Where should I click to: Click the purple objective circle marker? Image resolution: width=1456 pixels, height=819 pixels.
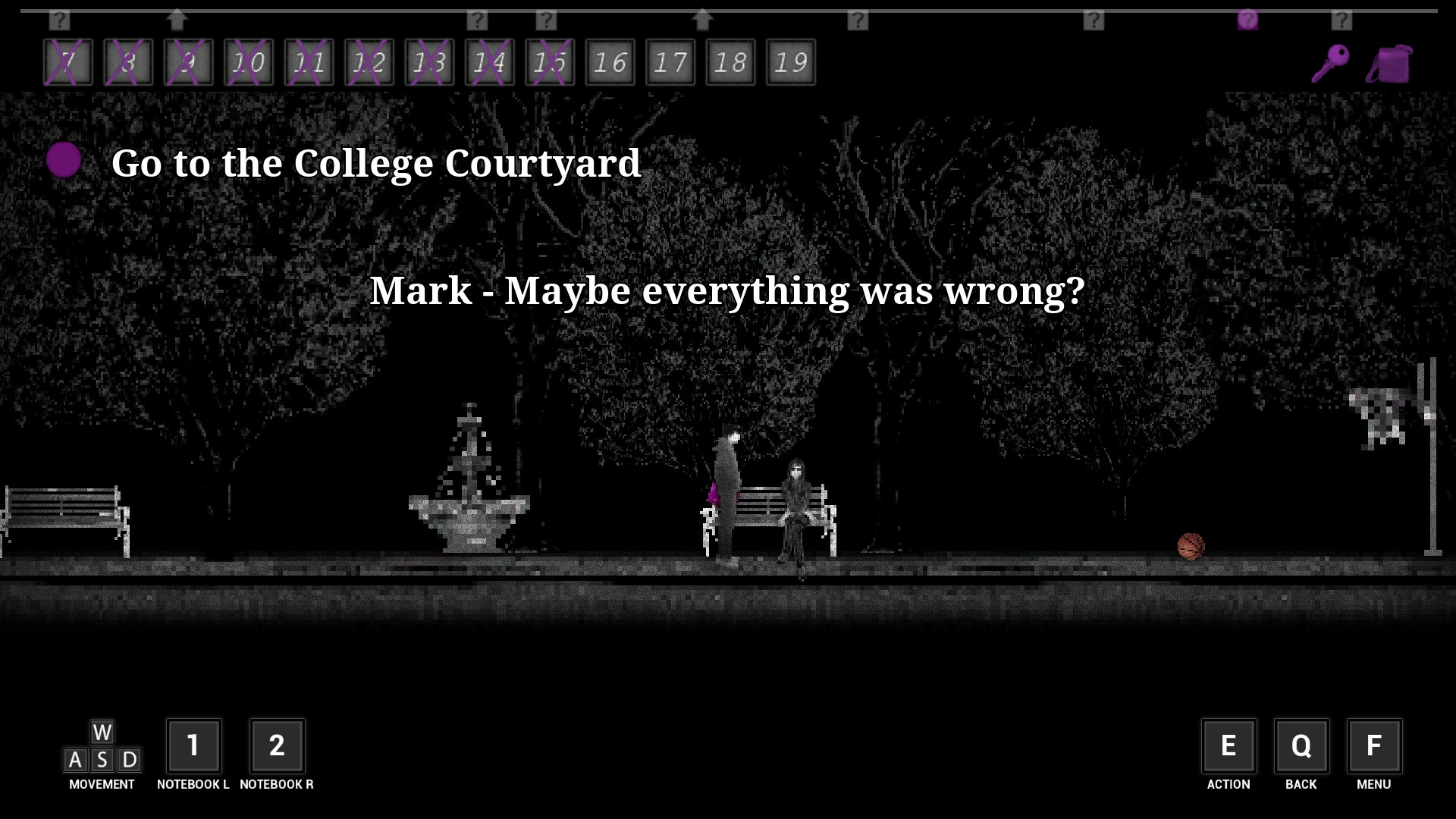[x=64, y=161]
